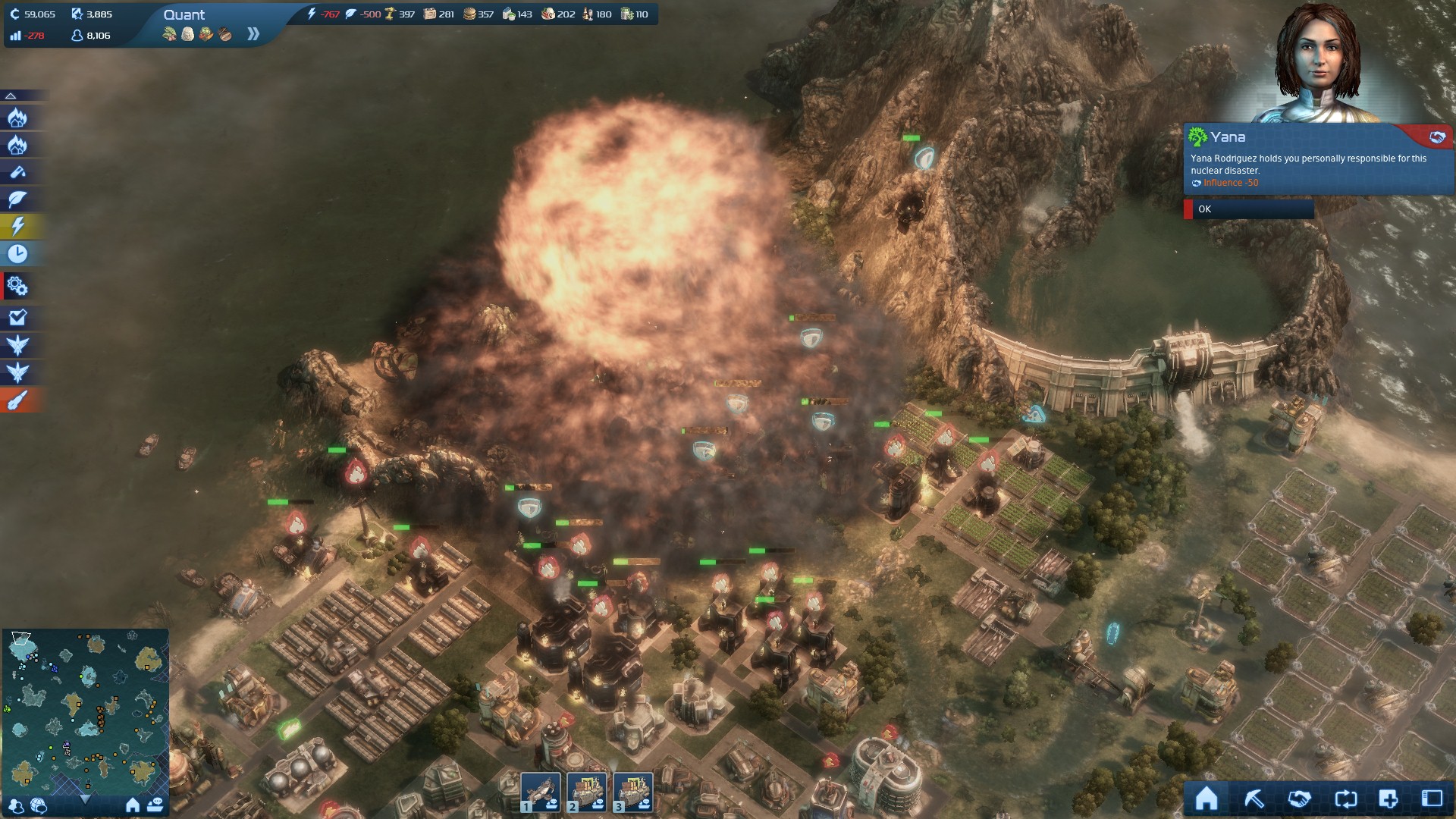Select the orange missile alert

coord(17,400)
